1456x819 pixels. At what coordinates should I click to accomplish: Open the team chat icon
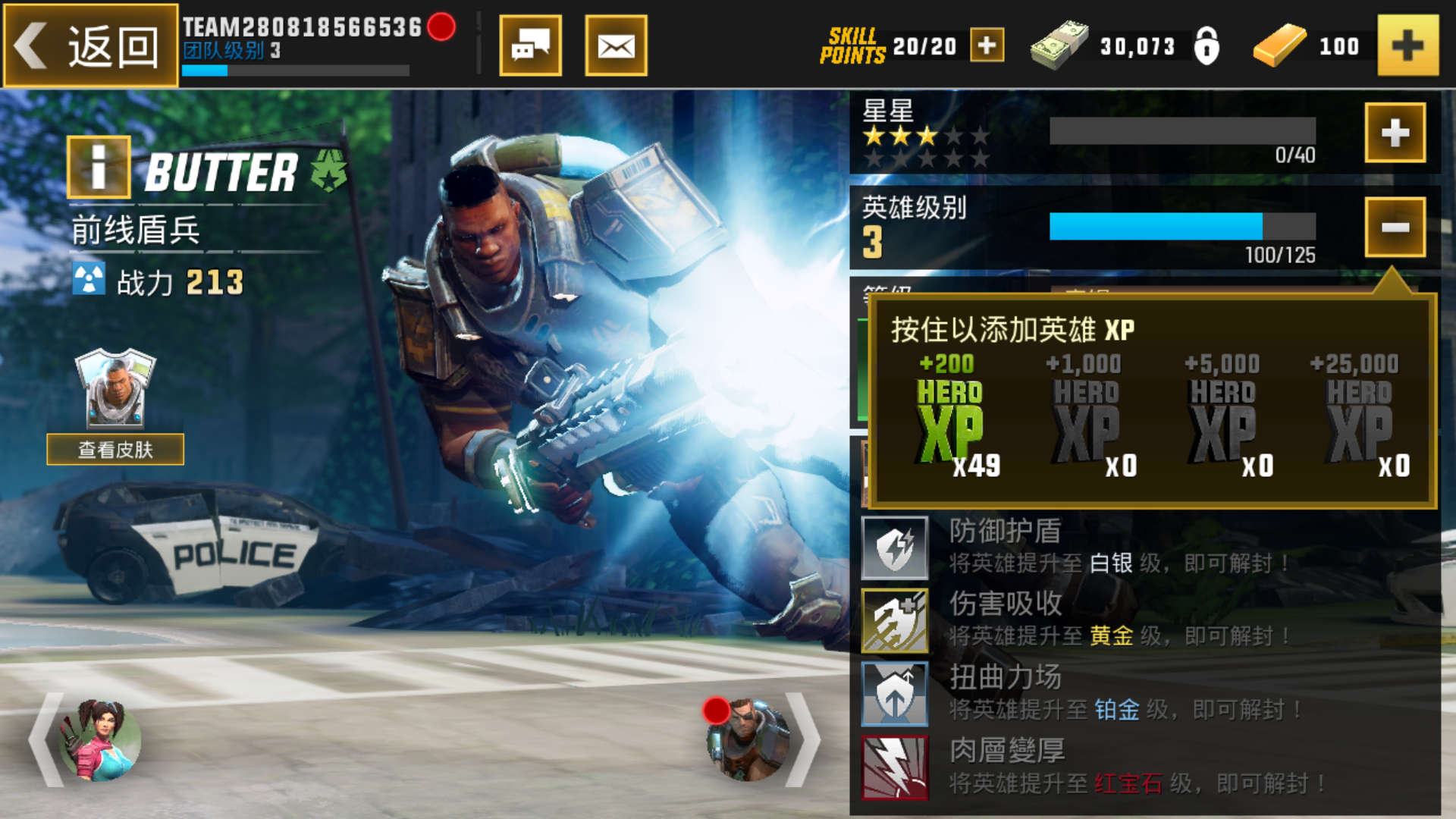coord(531,45)
